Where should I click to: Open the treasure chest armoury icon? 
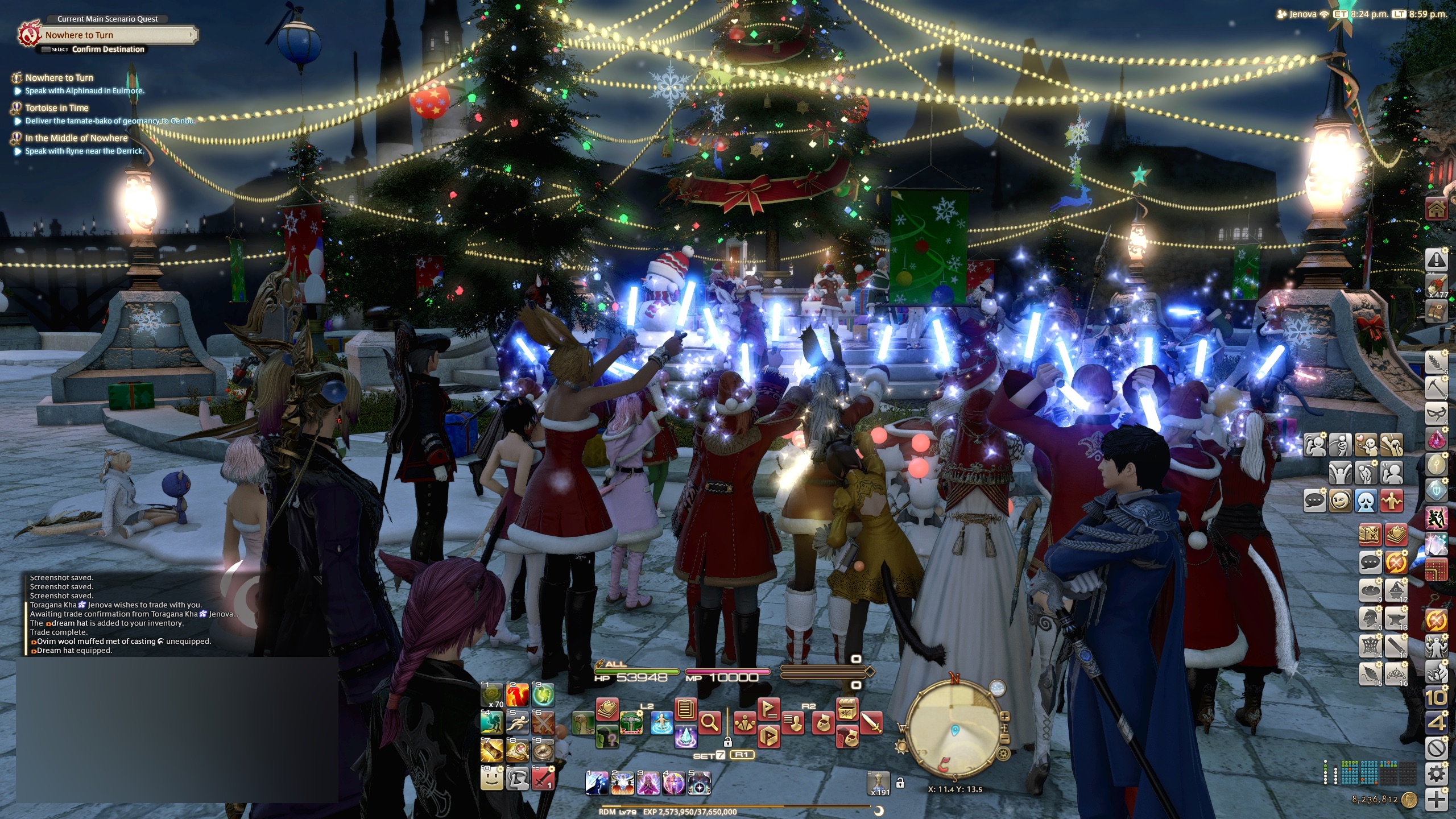pyautogui.click(x=847, y=709)
